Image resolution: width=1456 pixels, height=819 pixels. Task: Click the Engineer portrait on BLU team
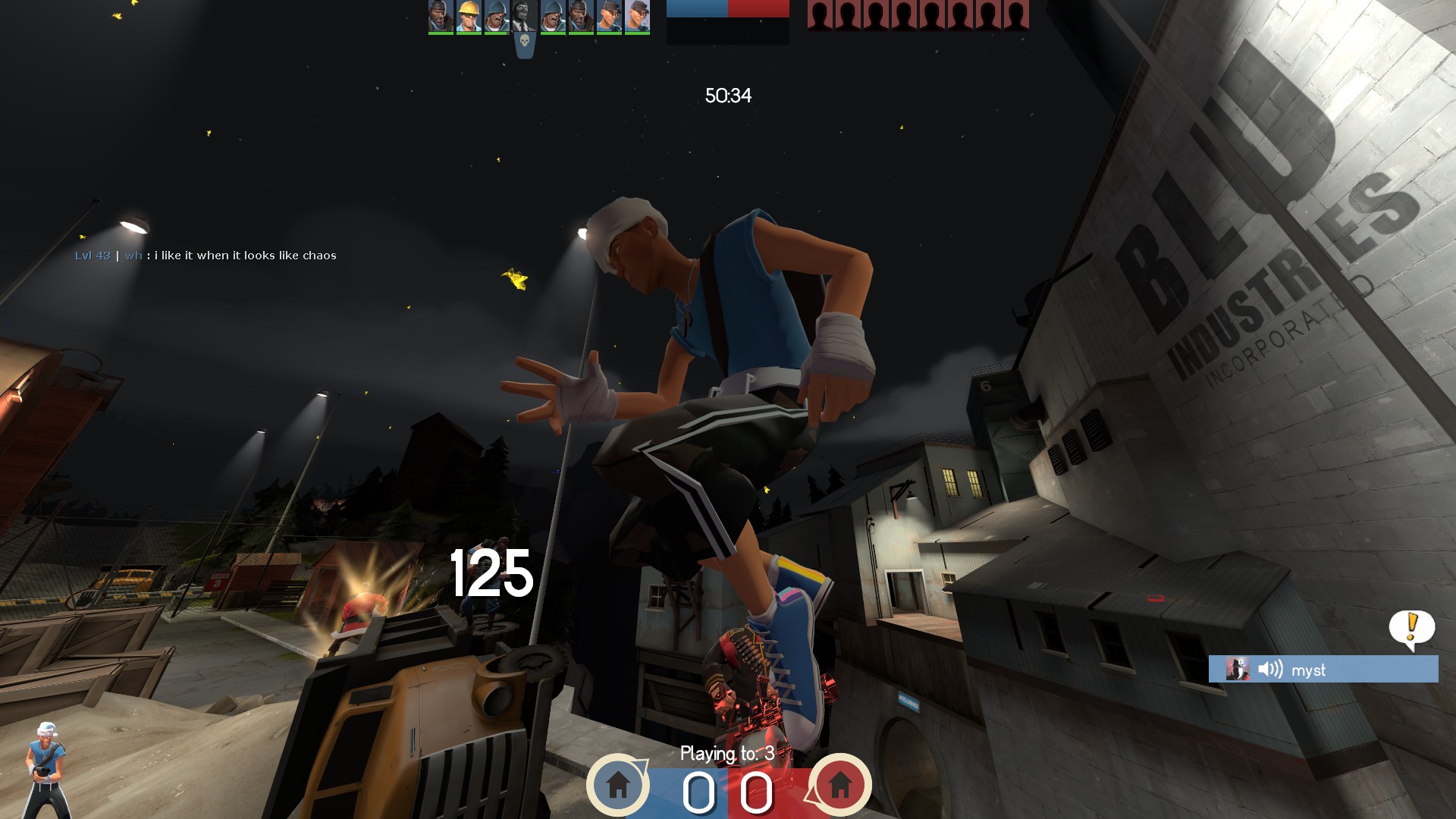coord(469,16)
